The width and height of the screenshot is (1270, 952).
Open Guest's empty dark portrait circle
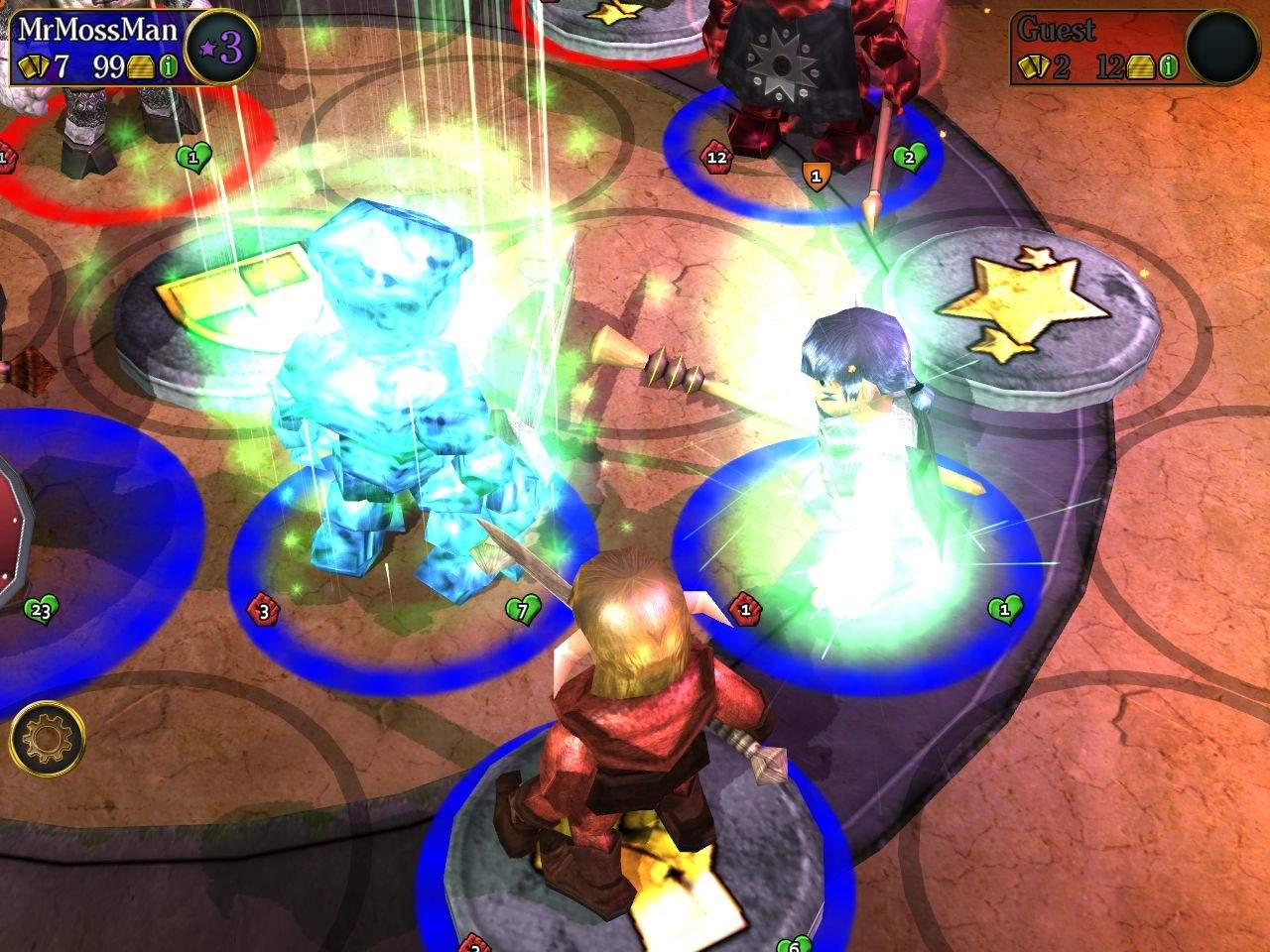pos(1222,48)
